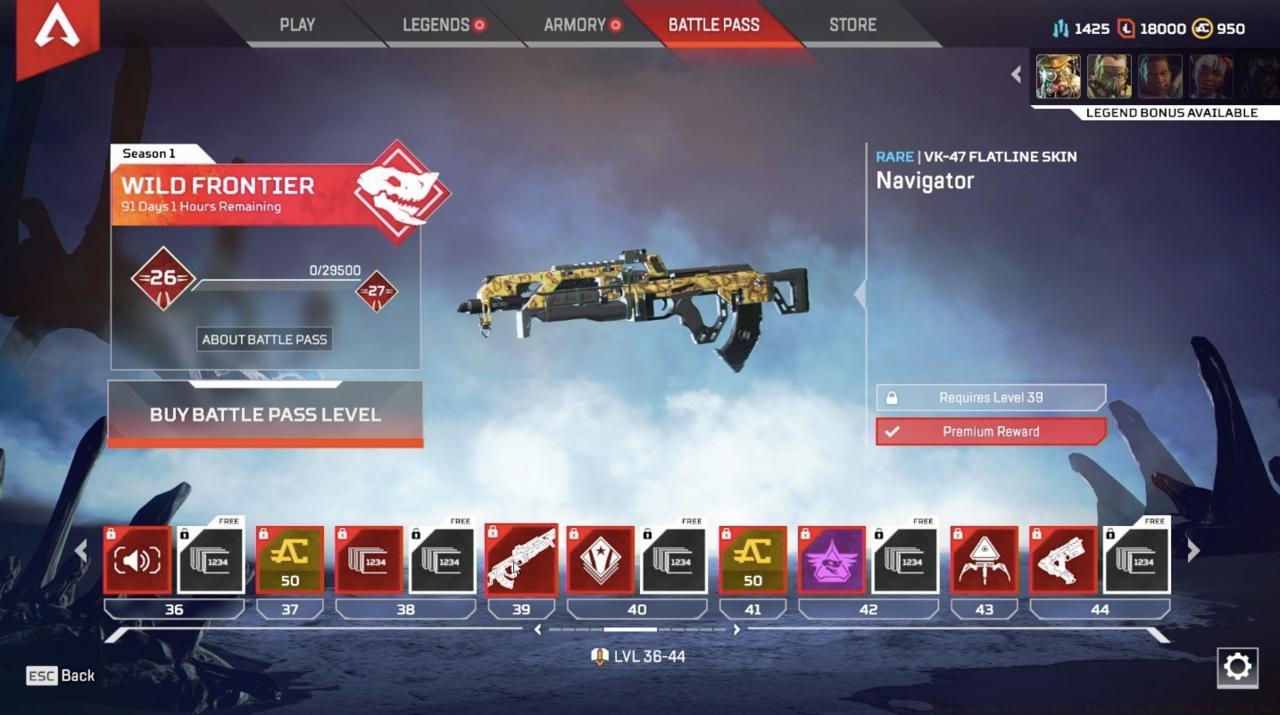Choose the level 37 Apex Coins reward
This screenshot has width=1280, height=715.
click(290, 560)
